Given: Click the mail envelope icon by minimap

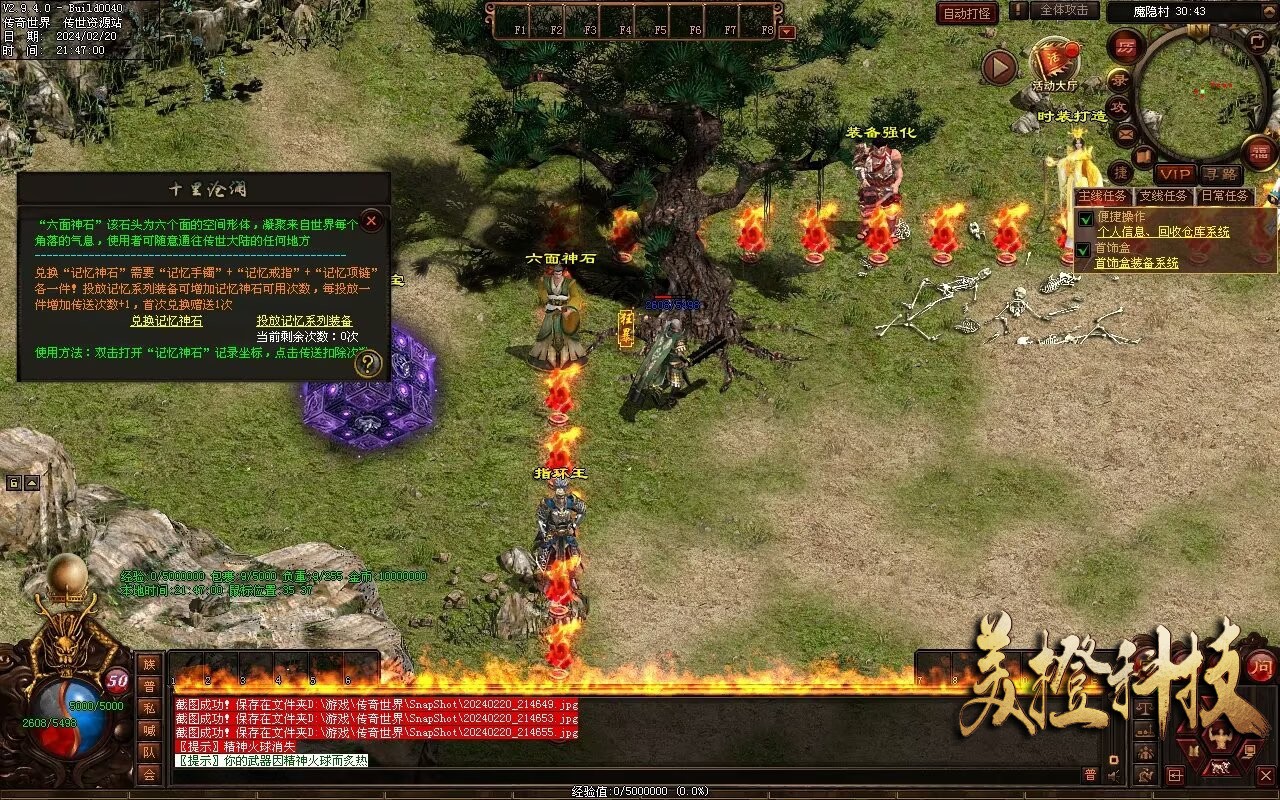Looking at the screenshot, I should [1126, 133].
